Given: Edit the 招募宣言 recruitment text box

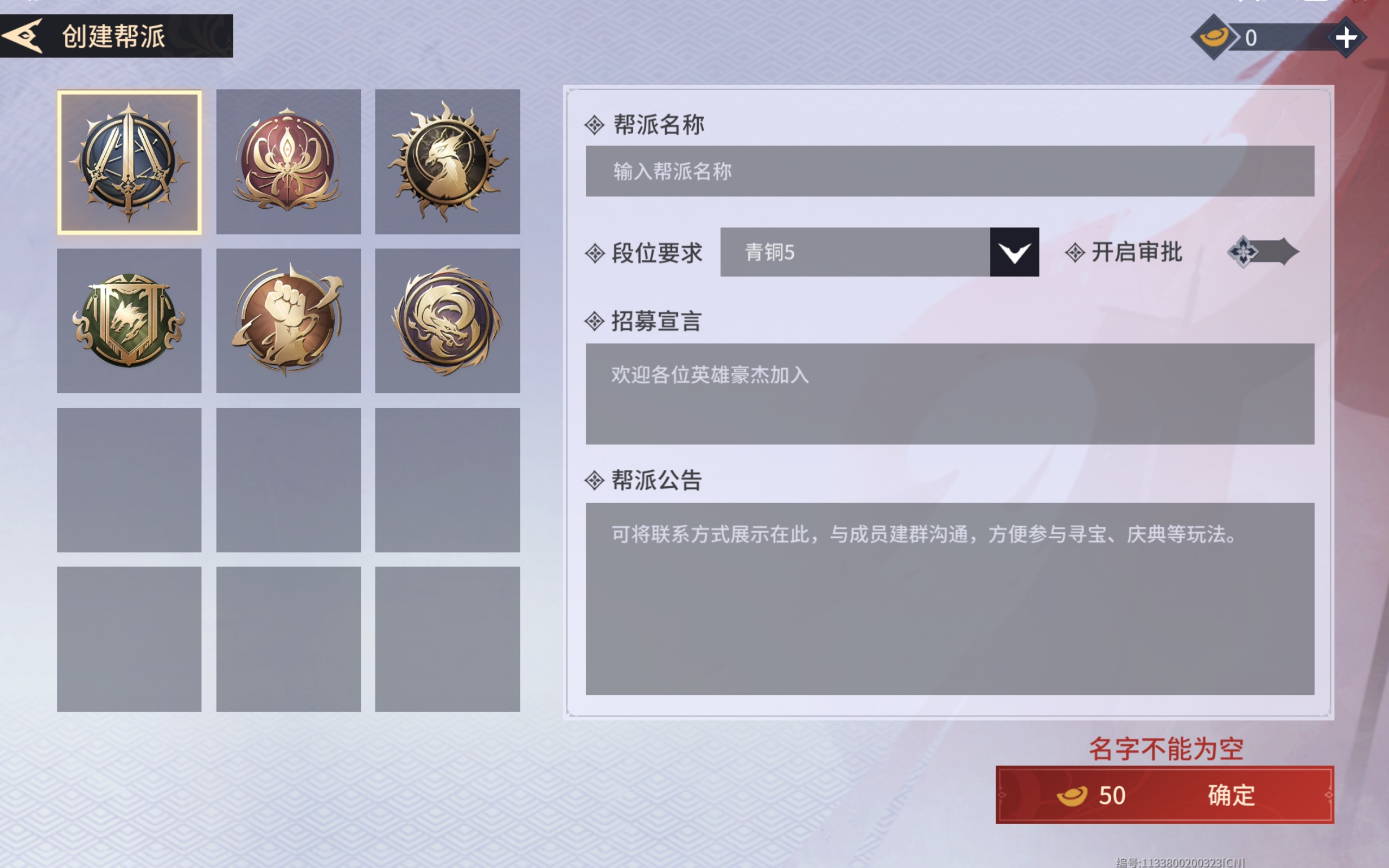Looking at the screenshot, I should coord(950,393).
